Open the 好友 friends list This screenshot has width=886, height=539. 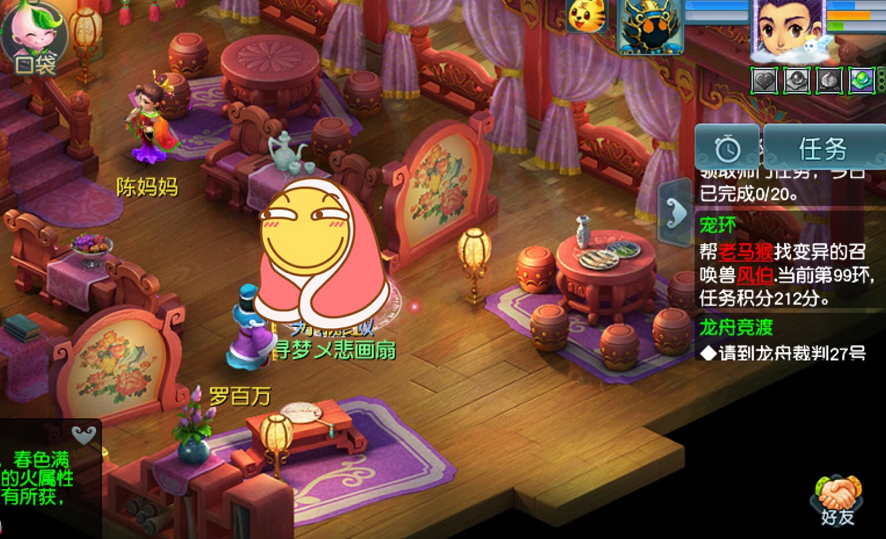(x=838, y=500)
